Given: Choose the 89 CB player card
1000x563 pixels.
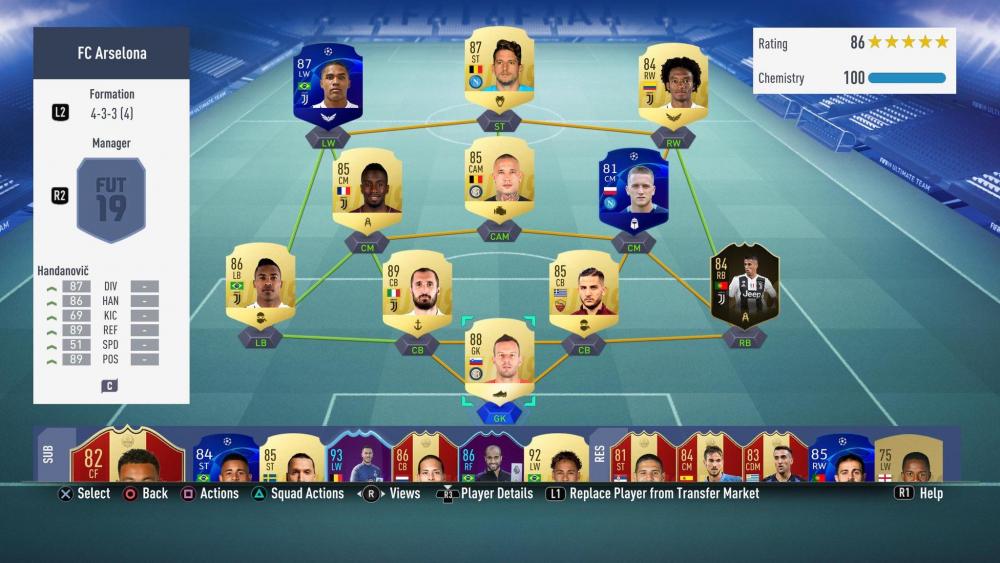Looking at the screenshot, I should click(x=417, y=292).
